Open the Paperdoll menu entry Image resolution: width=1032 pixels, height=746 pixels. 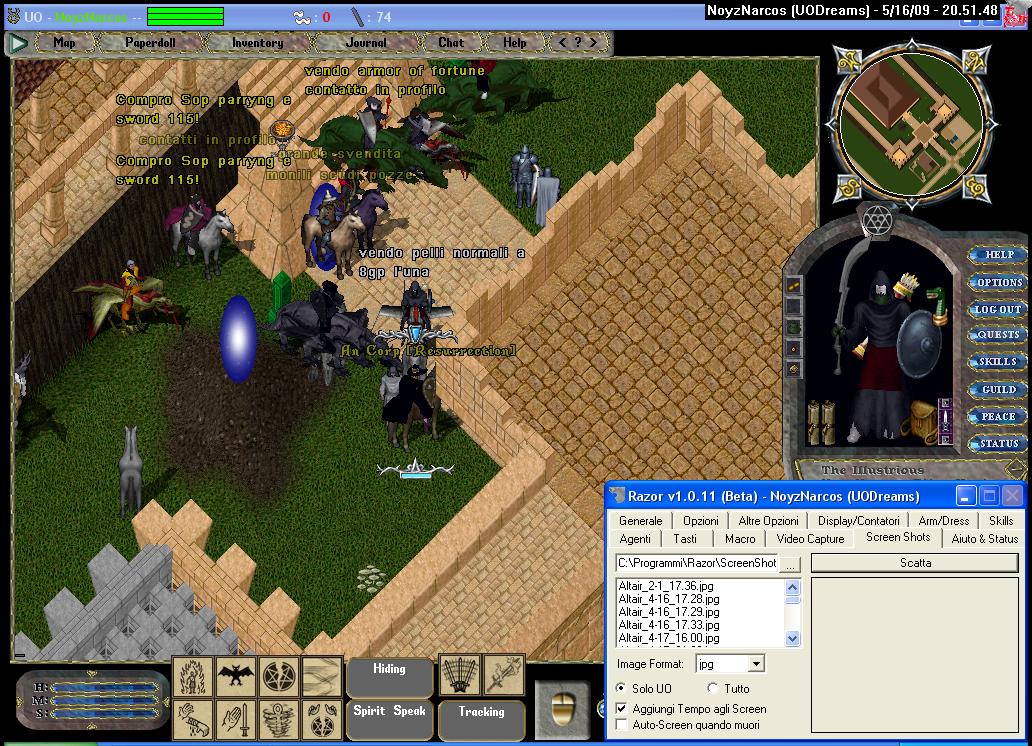point(150,43)
